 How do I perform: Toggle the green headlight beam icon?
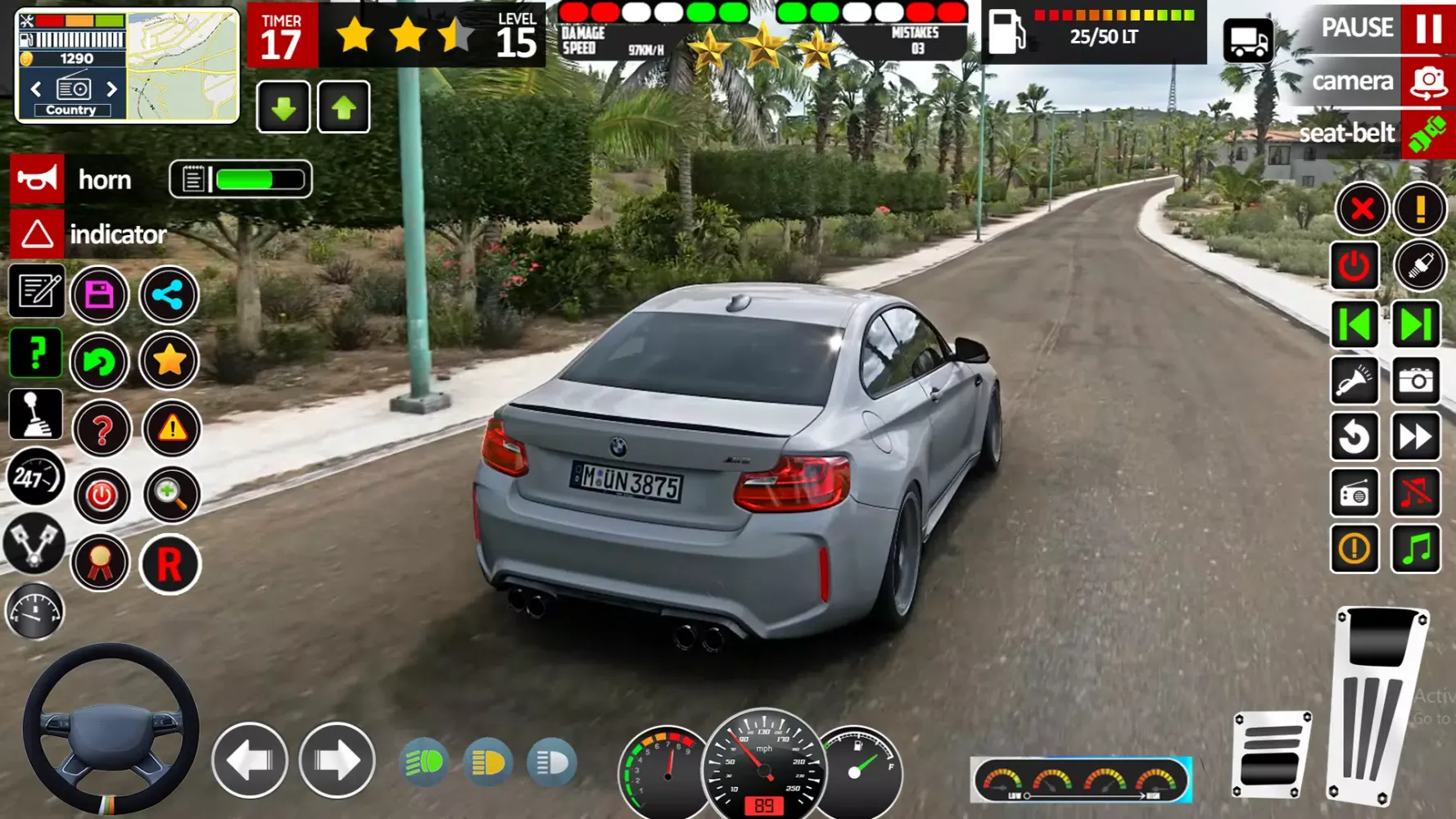tap(424, 762)
